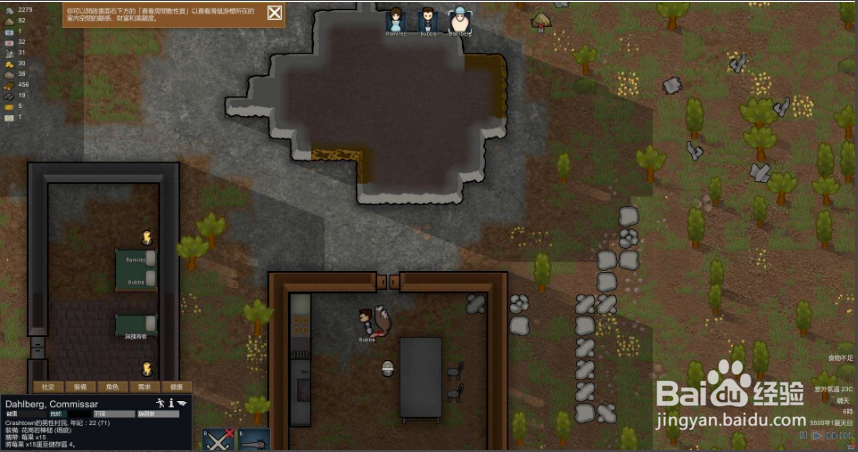This screenshot has width=858, height=452.
Task: Click the 食物不足 low food alert
Action: point(839,357)
